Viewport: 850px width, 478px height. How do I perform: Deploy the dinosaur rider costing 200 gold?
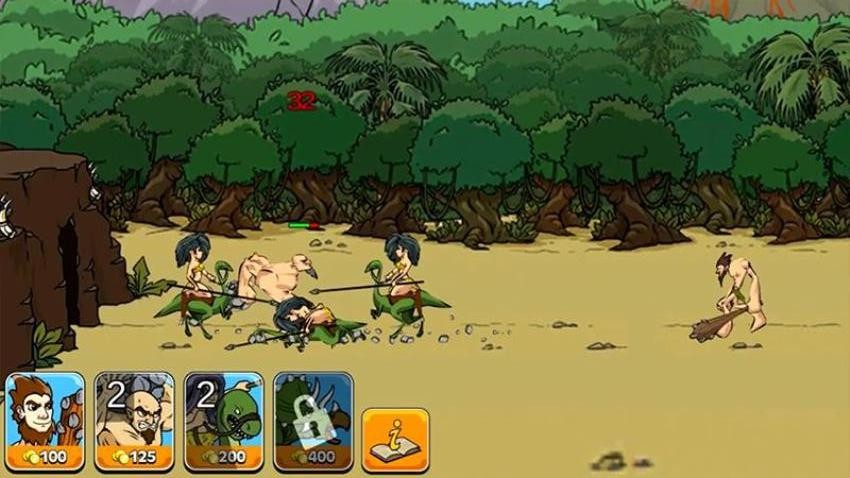coord(224,421)
